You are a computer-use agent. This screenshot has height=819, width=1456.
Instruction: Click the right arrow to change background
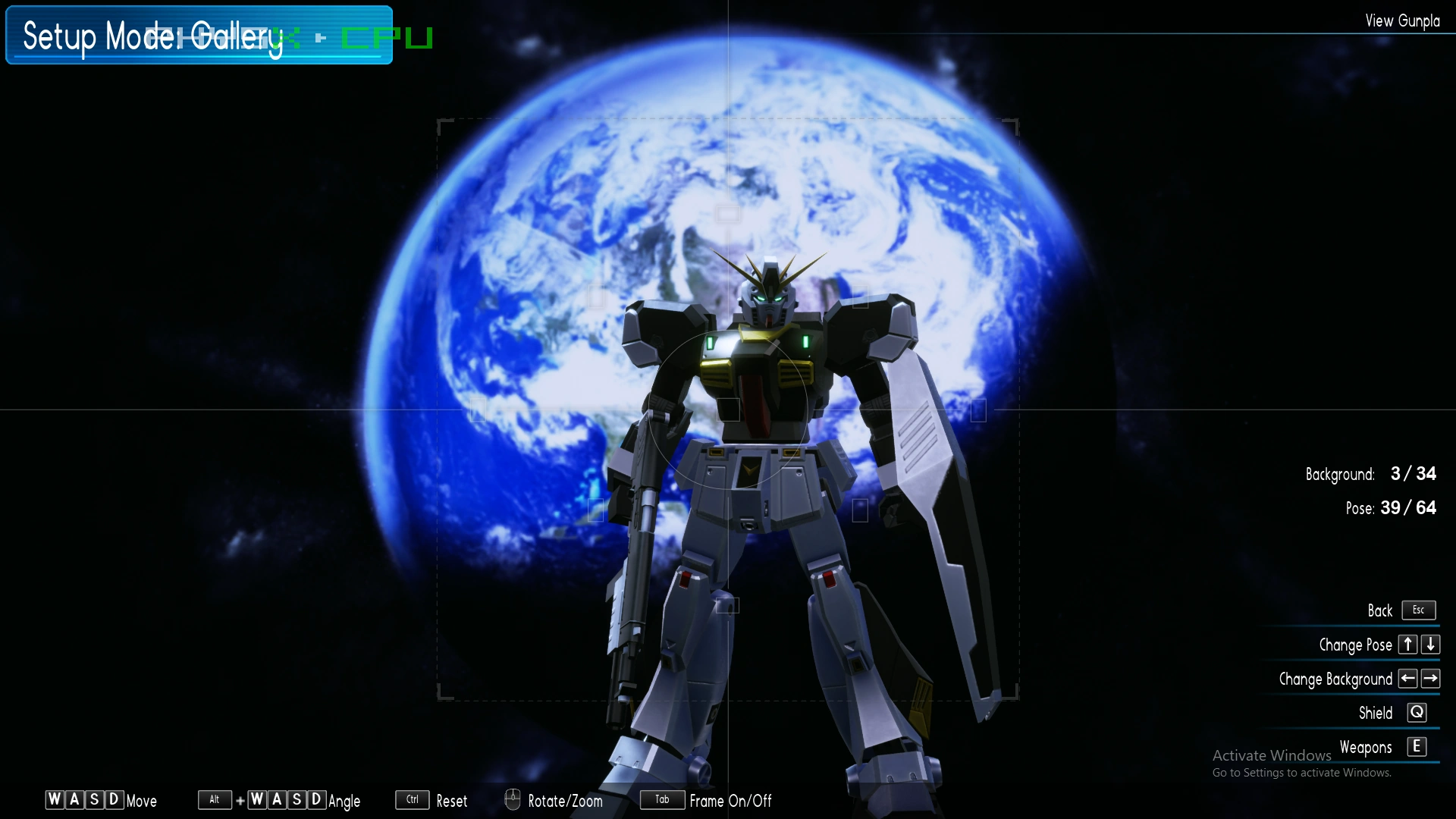coord(1432,679)
